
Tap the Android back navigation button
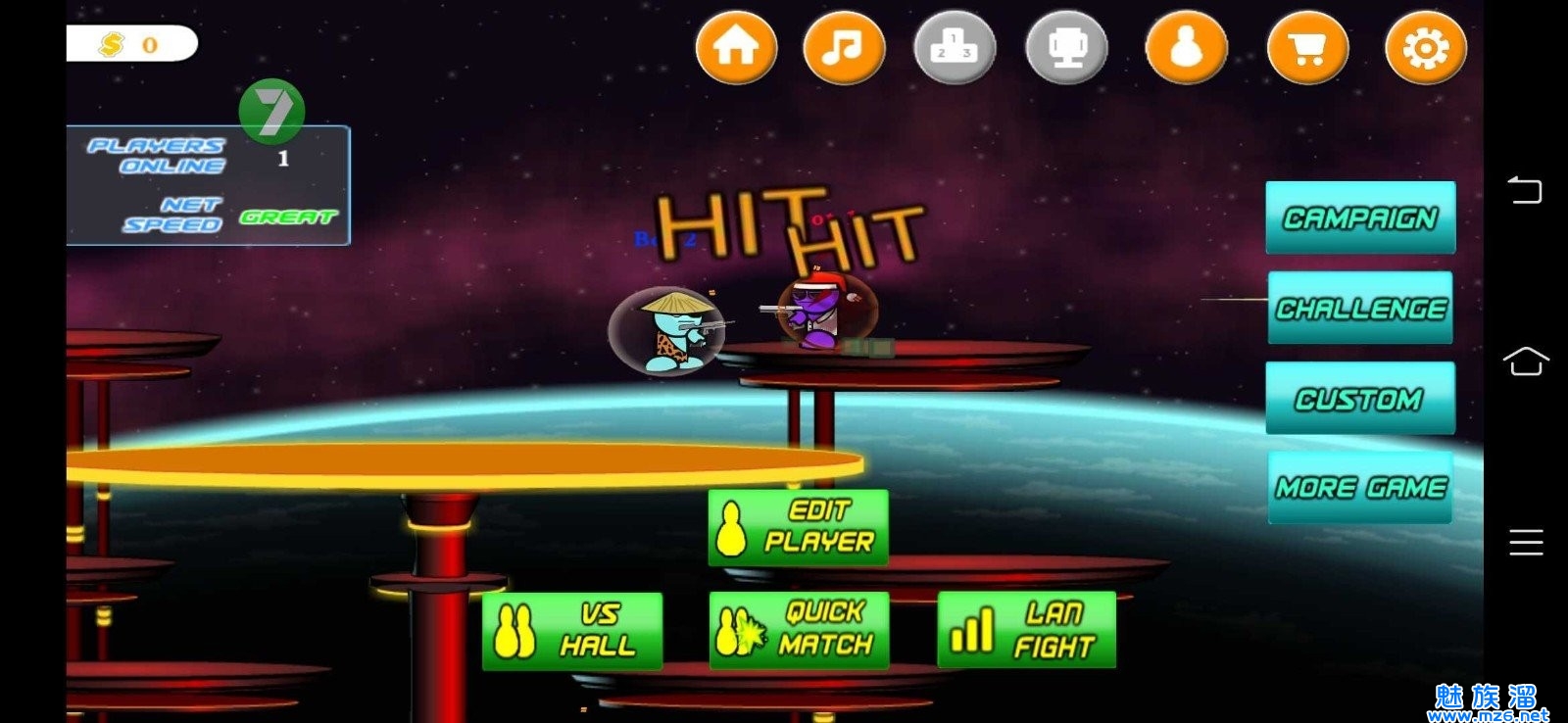click(1525, 189)
